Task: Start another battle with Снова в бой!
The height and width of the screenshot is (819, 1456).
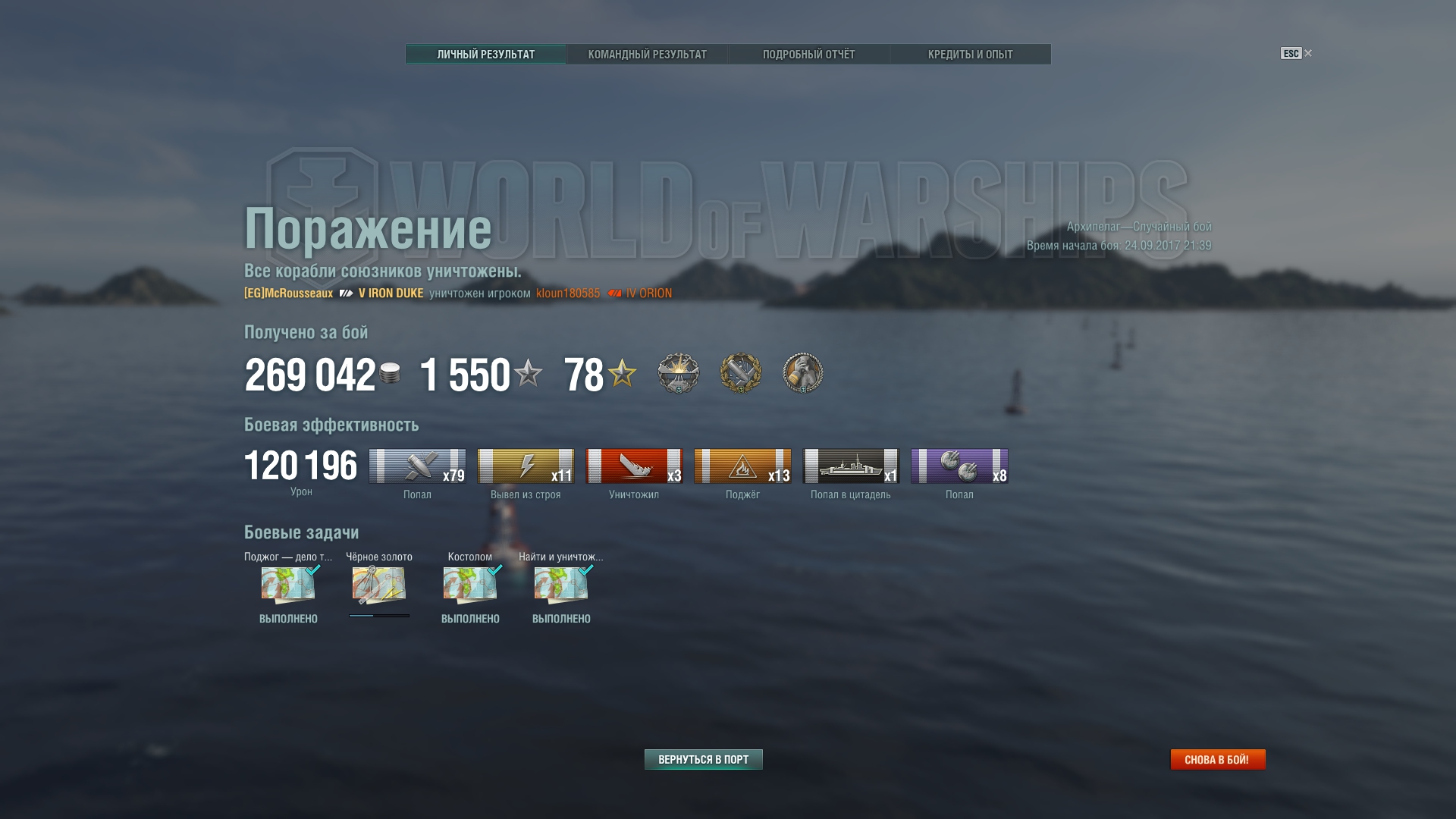Action: click(x=1217, y=759)
